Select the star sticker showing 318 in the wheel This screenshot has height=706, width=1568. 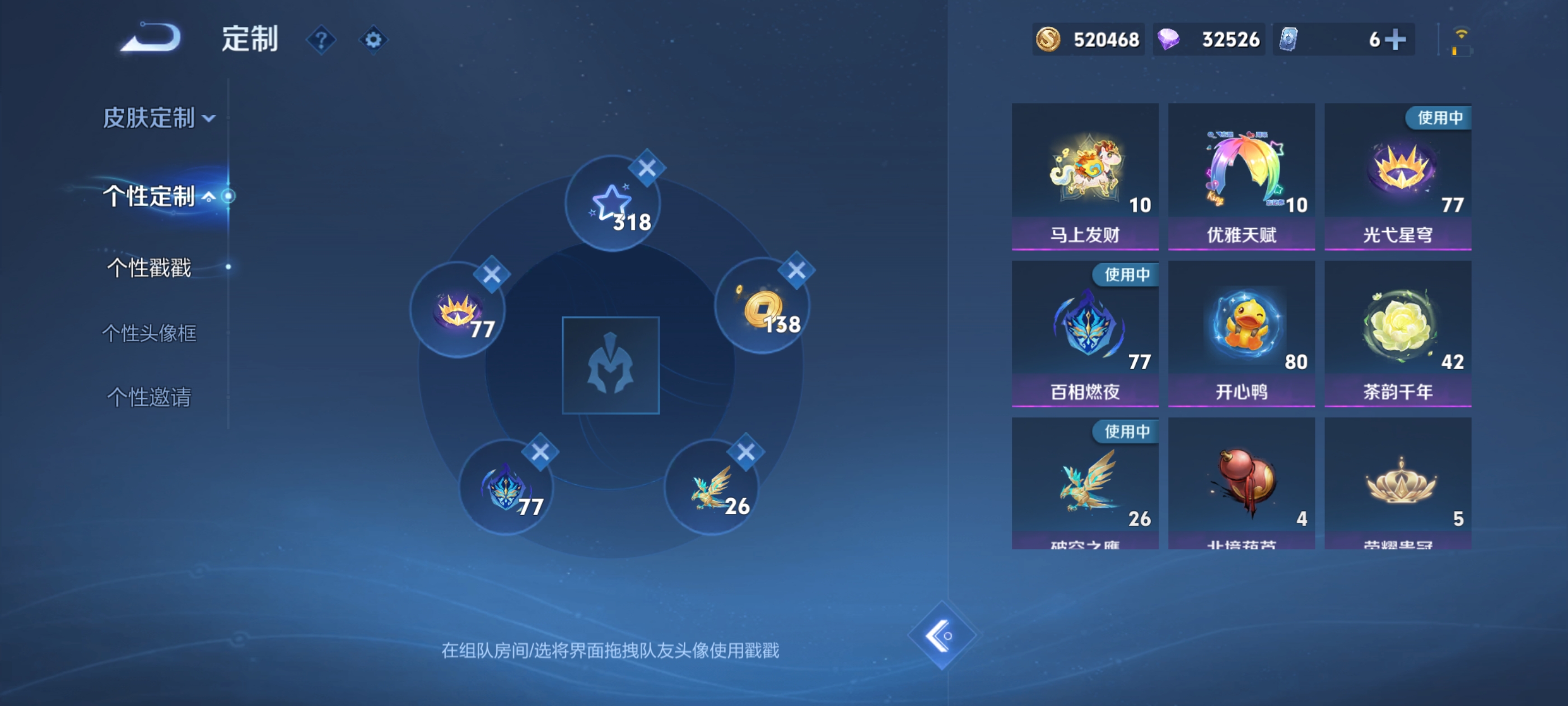click(x=613, y=204)
